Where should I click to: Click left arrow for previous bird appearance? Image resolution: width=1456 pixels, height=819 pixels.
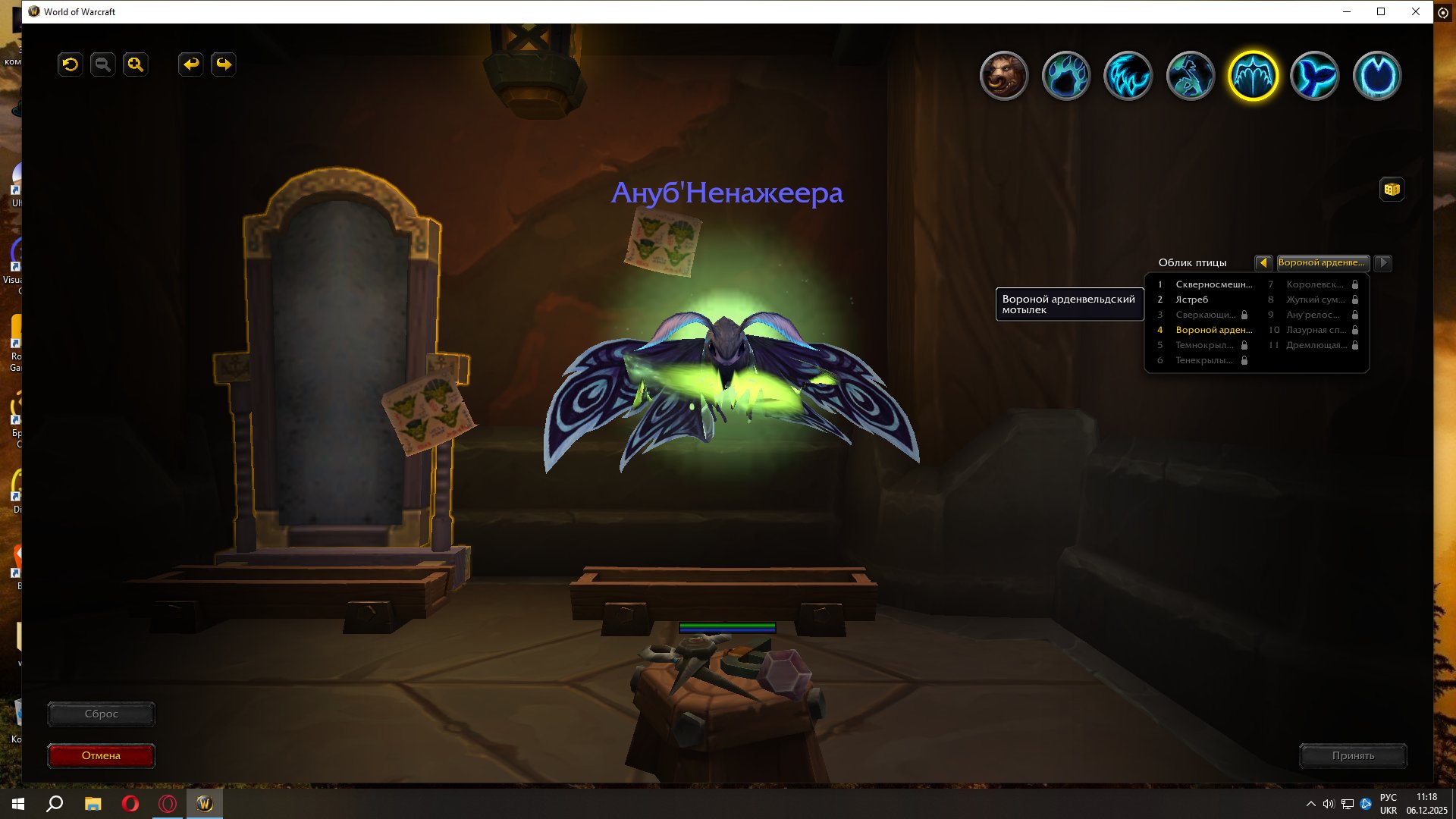(1263, 263)
